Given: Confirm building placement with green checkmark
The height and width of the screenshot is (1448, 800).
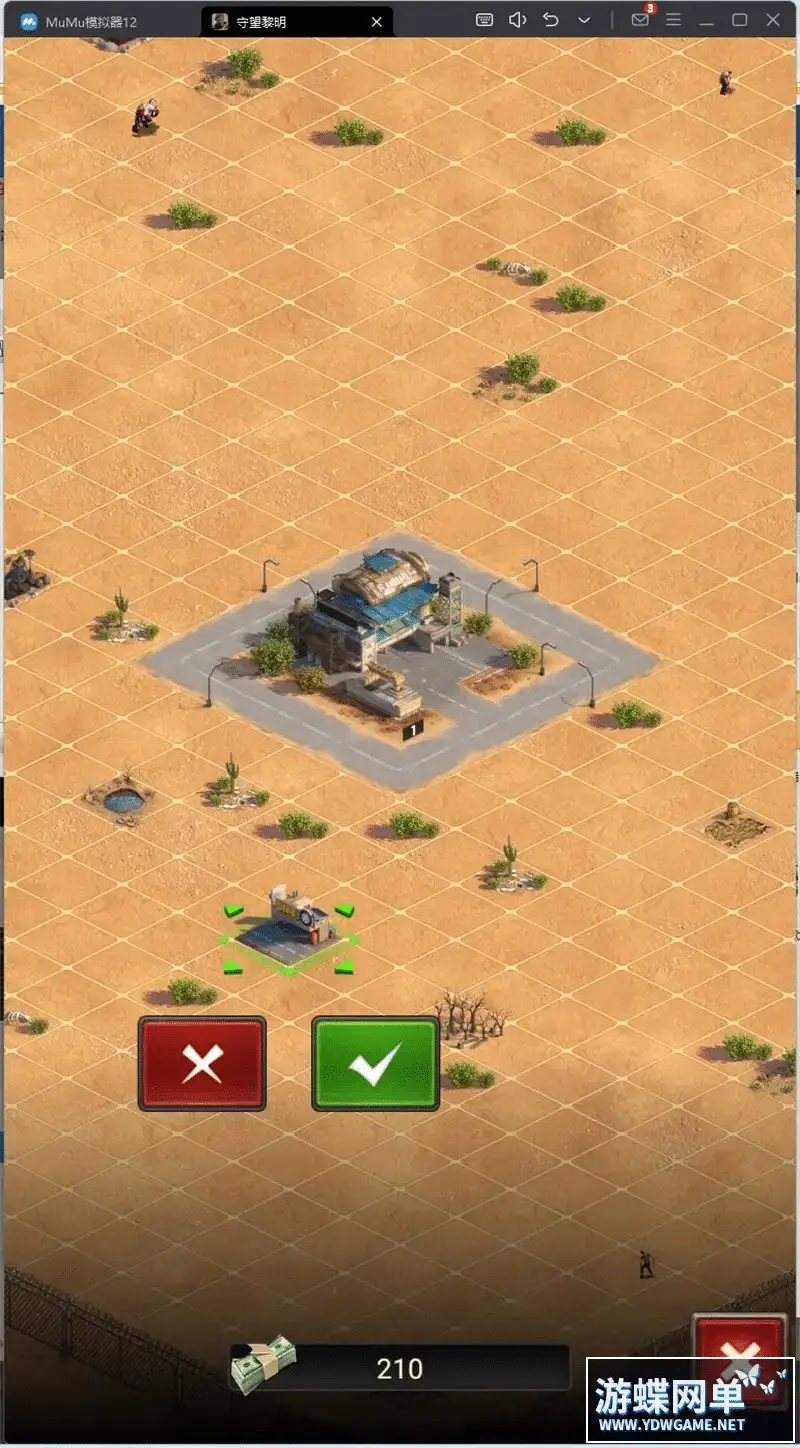Looking at the screenshot, I should pyautogui.click(x=375, y=1063).
